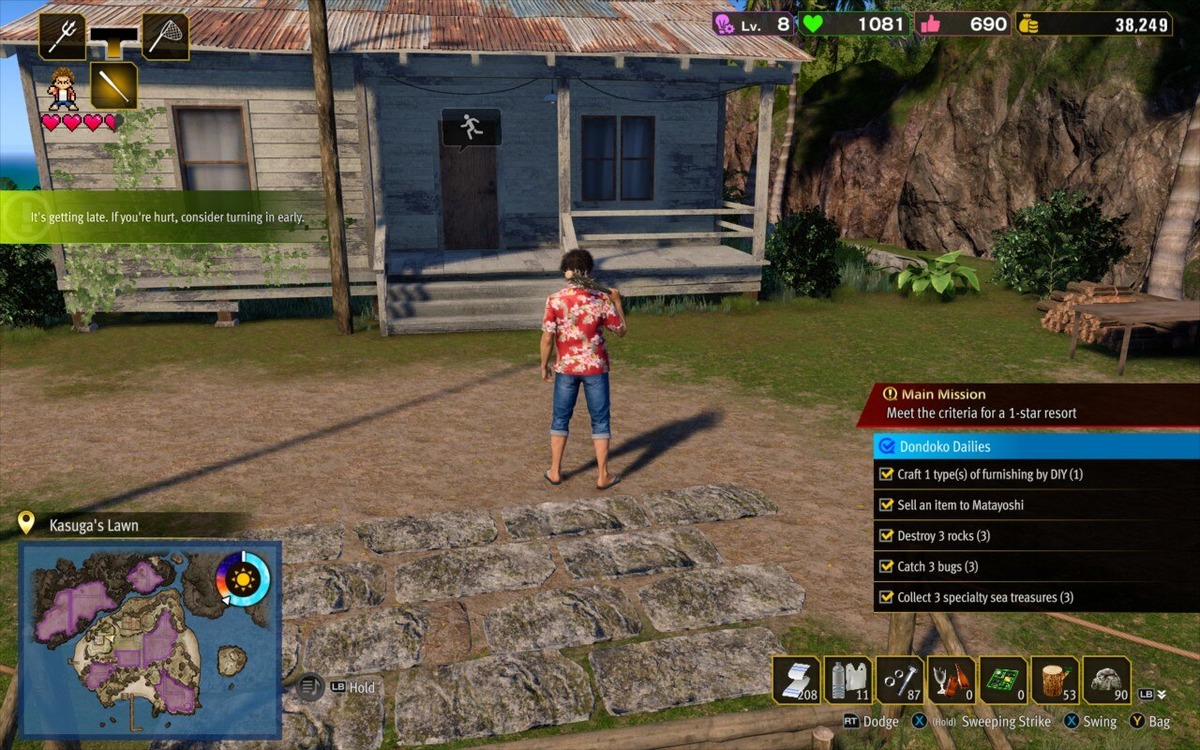Select the stone material slot showing 90

1107,680
